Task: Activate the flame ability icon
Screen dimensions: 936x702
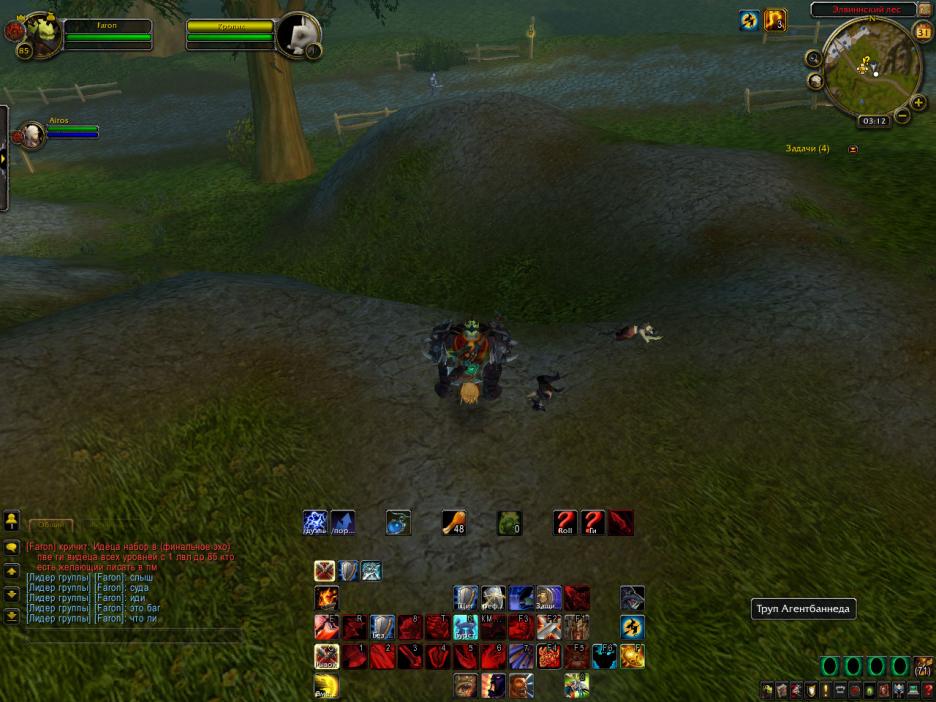Action: (326, 598)
